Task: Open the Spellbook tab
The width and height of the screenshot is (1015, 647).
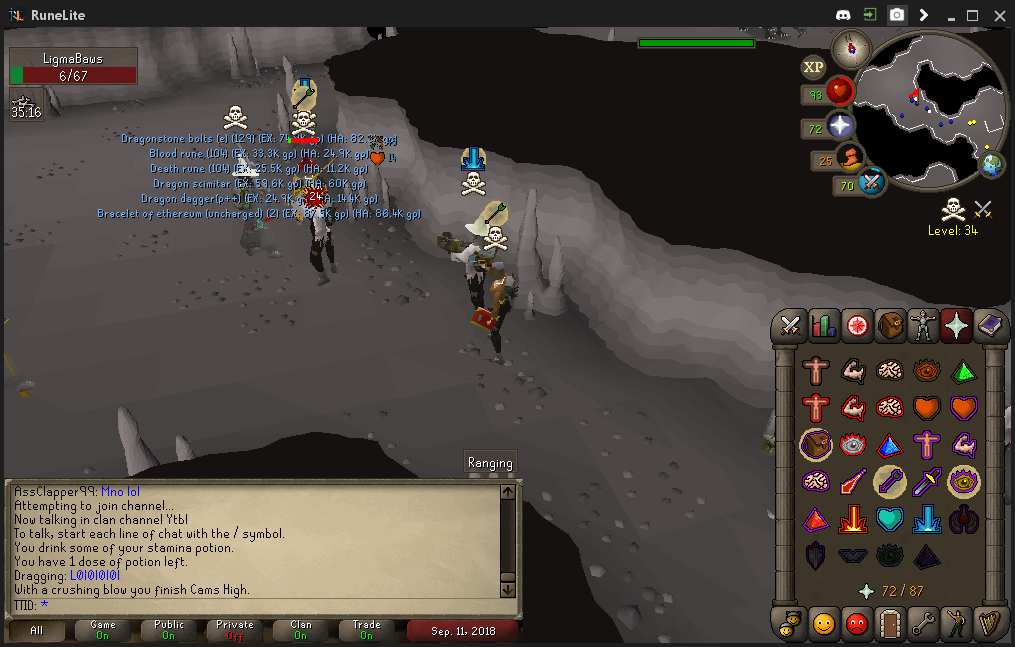Action: 990,325
